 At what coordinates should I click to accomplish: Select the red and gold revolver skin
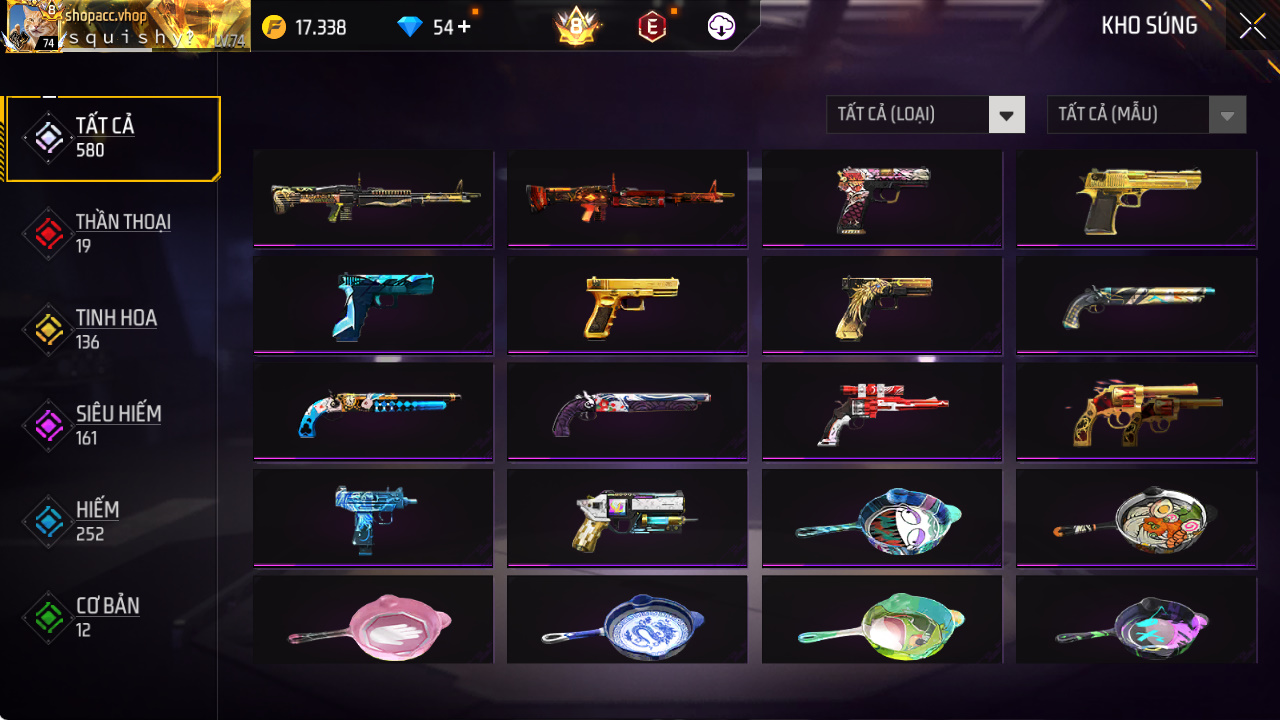1136,412
